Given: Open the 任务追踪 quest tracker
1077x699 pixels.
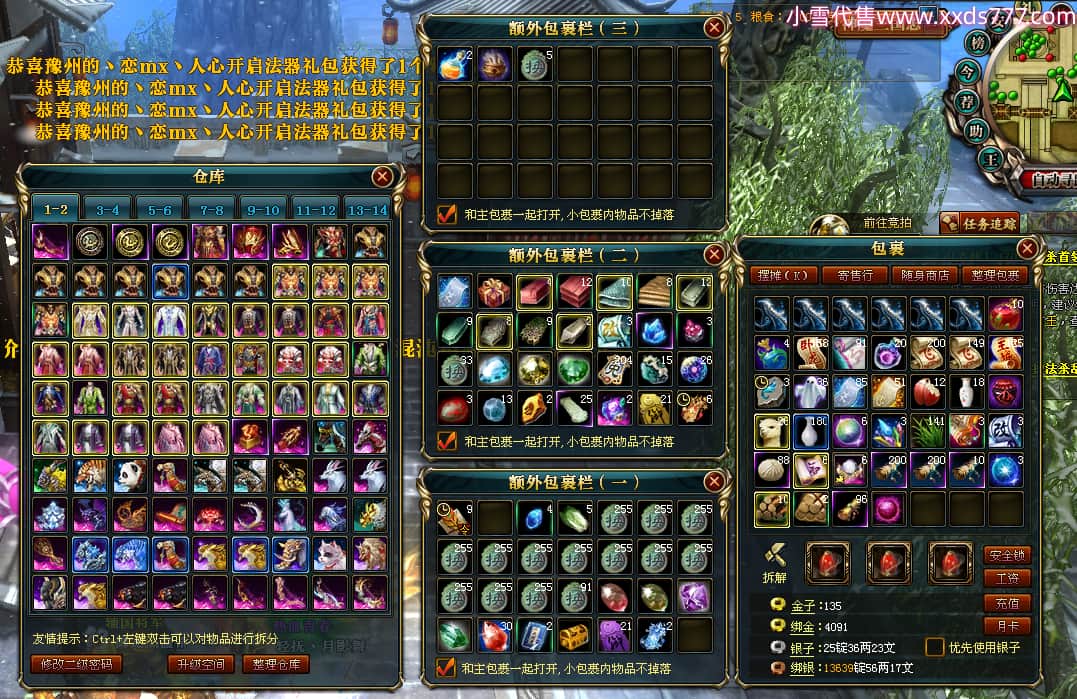Looking at the screenshot, I should point(977,224).
